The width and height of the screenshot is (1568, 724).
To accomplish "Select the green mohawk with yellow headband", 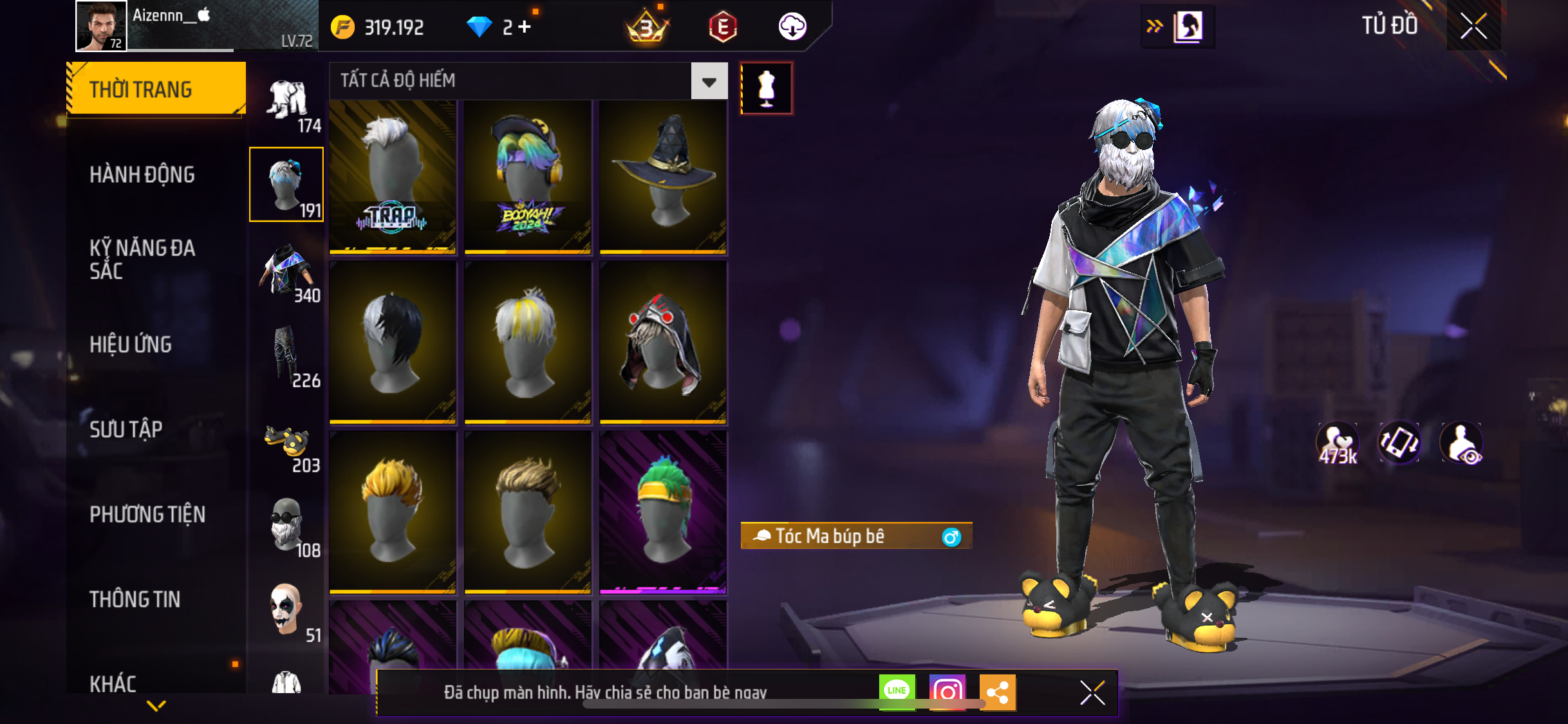I will point(663,512).
